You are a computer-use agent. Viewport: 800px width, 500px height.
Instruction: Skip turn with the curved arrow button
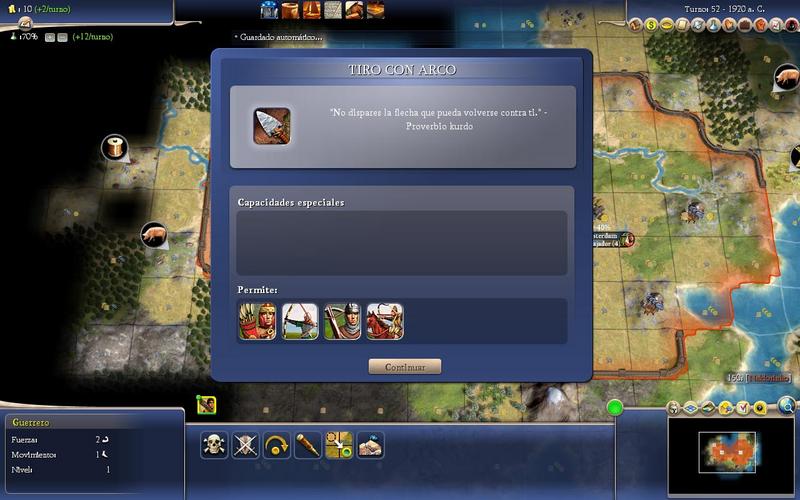pyautogui.click(x=277, y=446)
